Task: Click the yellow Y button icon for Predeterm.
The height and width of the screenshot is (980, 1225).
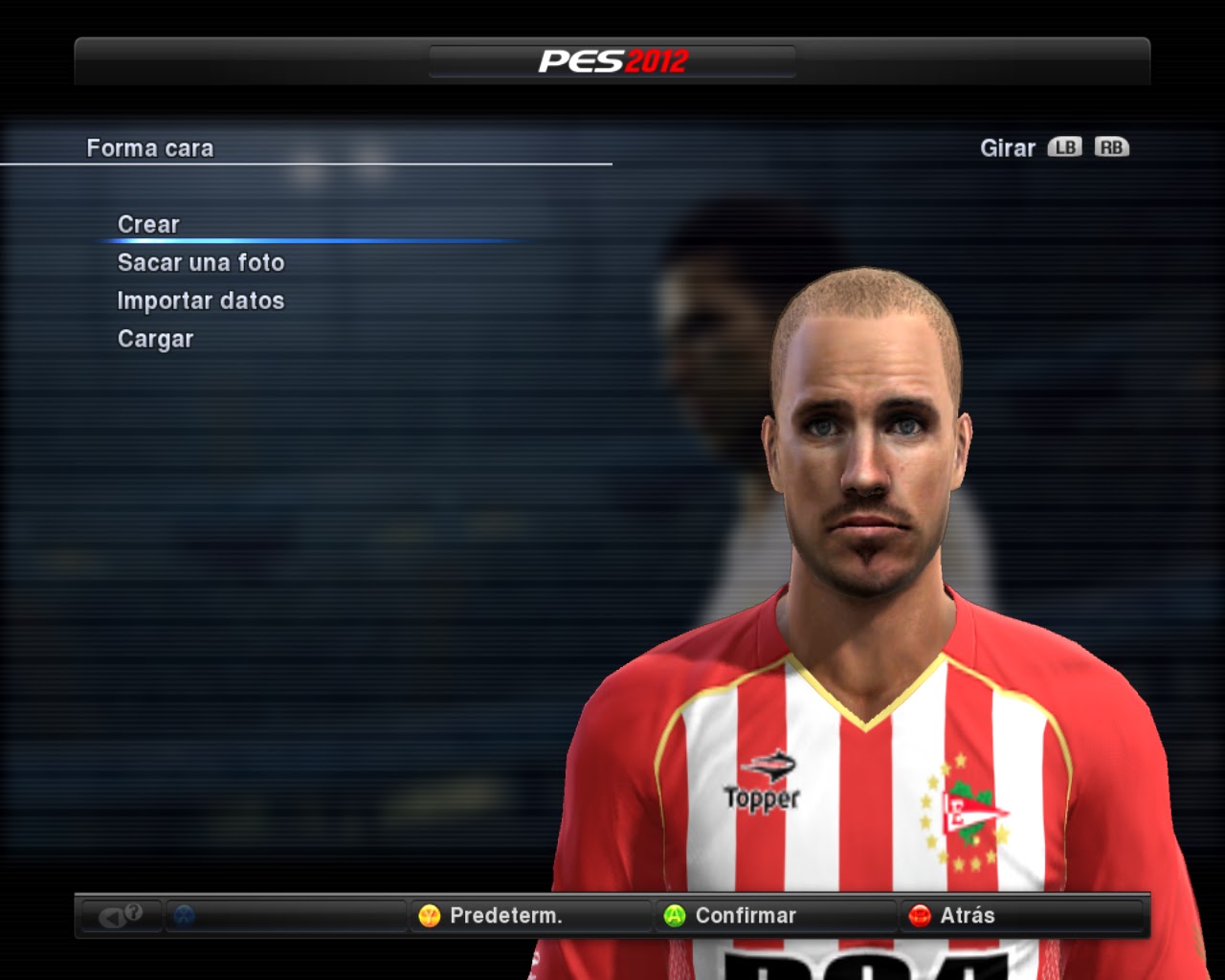Action: point(429,916)
